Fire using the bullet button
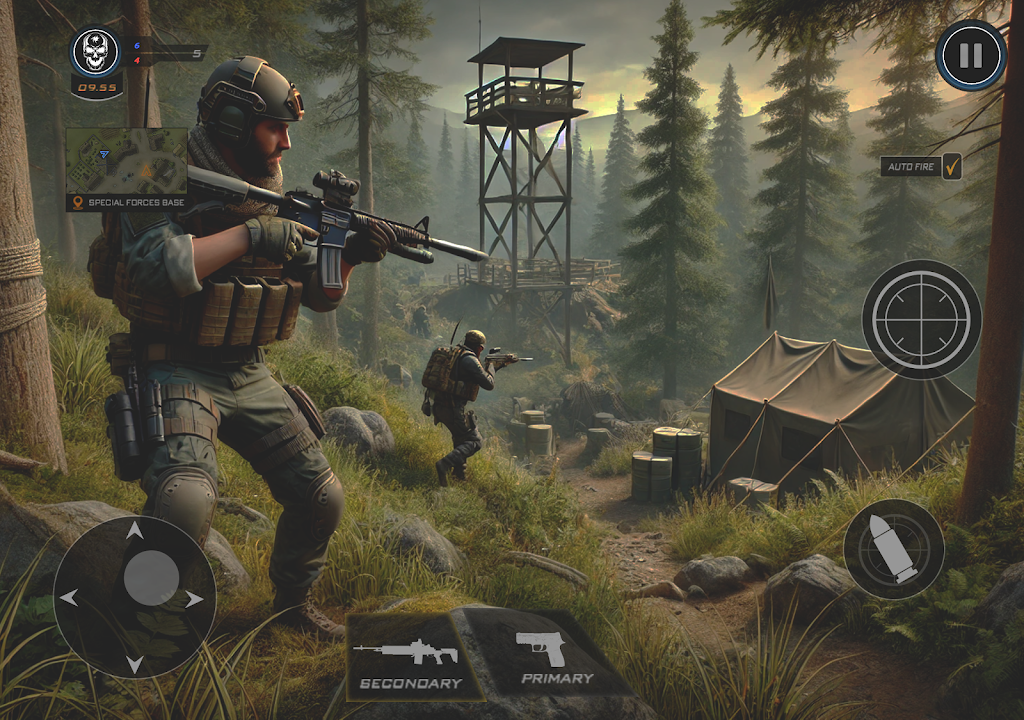 pos(893,549)
